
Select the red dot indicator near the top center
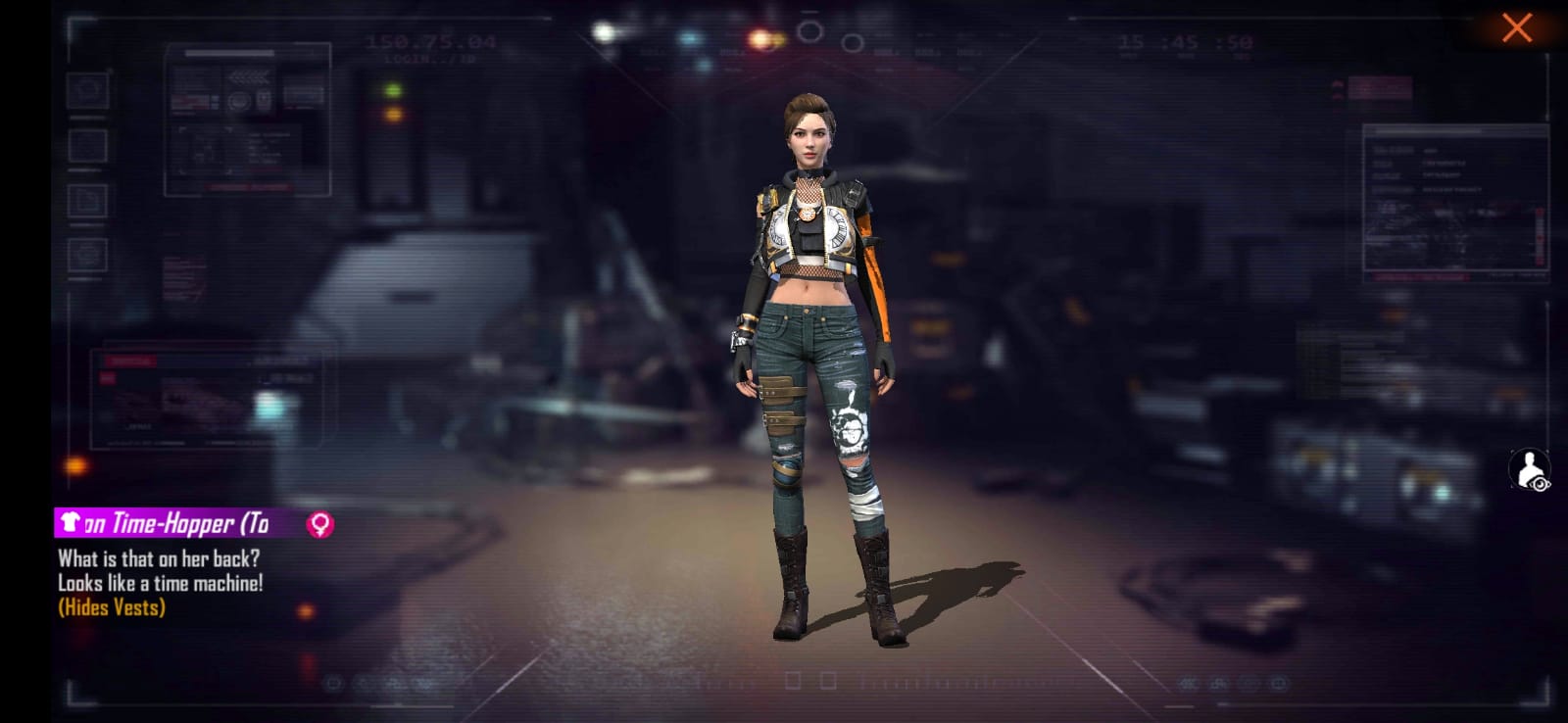[x=759, y=38]
